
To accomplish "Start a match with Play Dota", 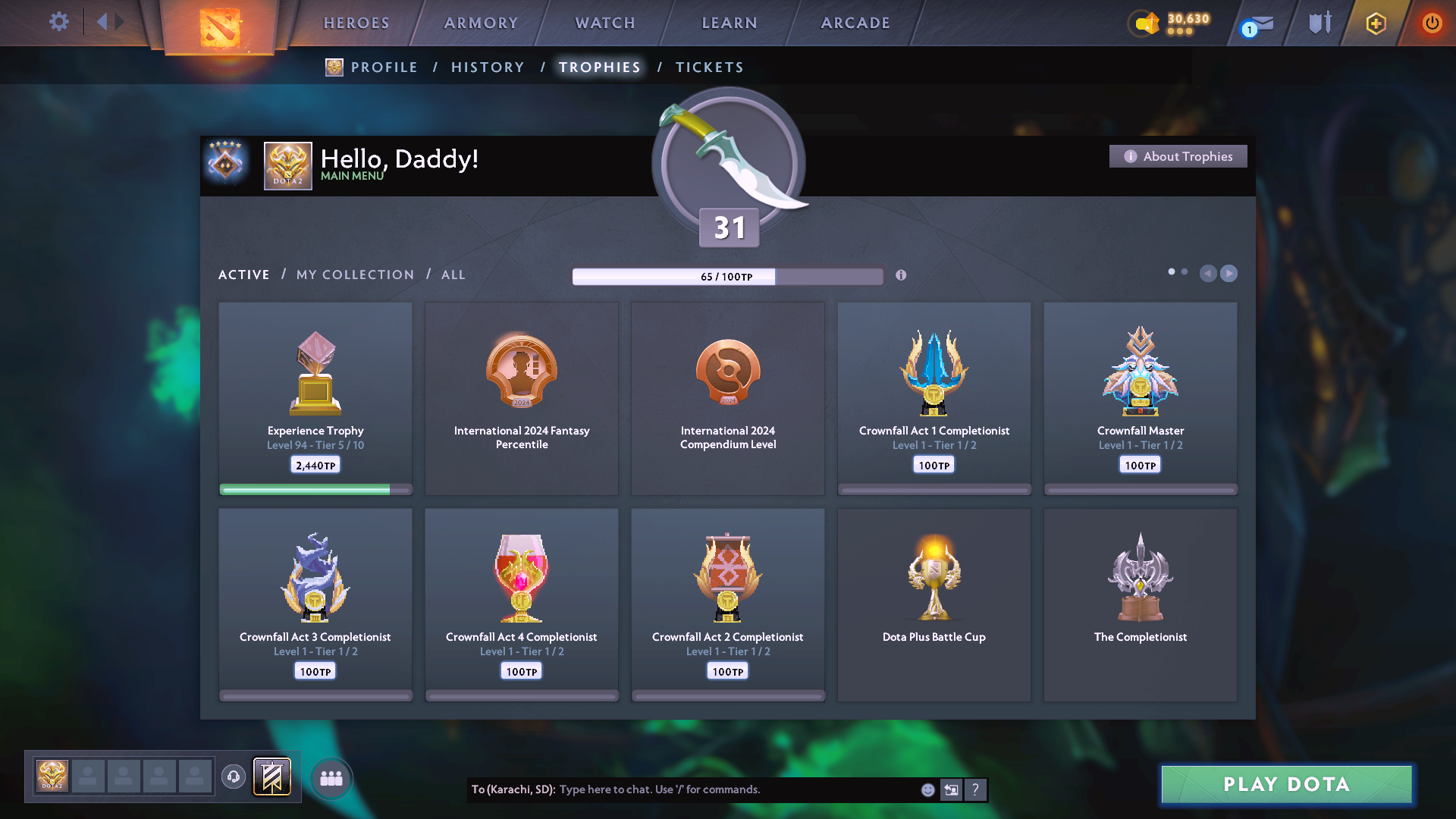I will point(1286,784).
